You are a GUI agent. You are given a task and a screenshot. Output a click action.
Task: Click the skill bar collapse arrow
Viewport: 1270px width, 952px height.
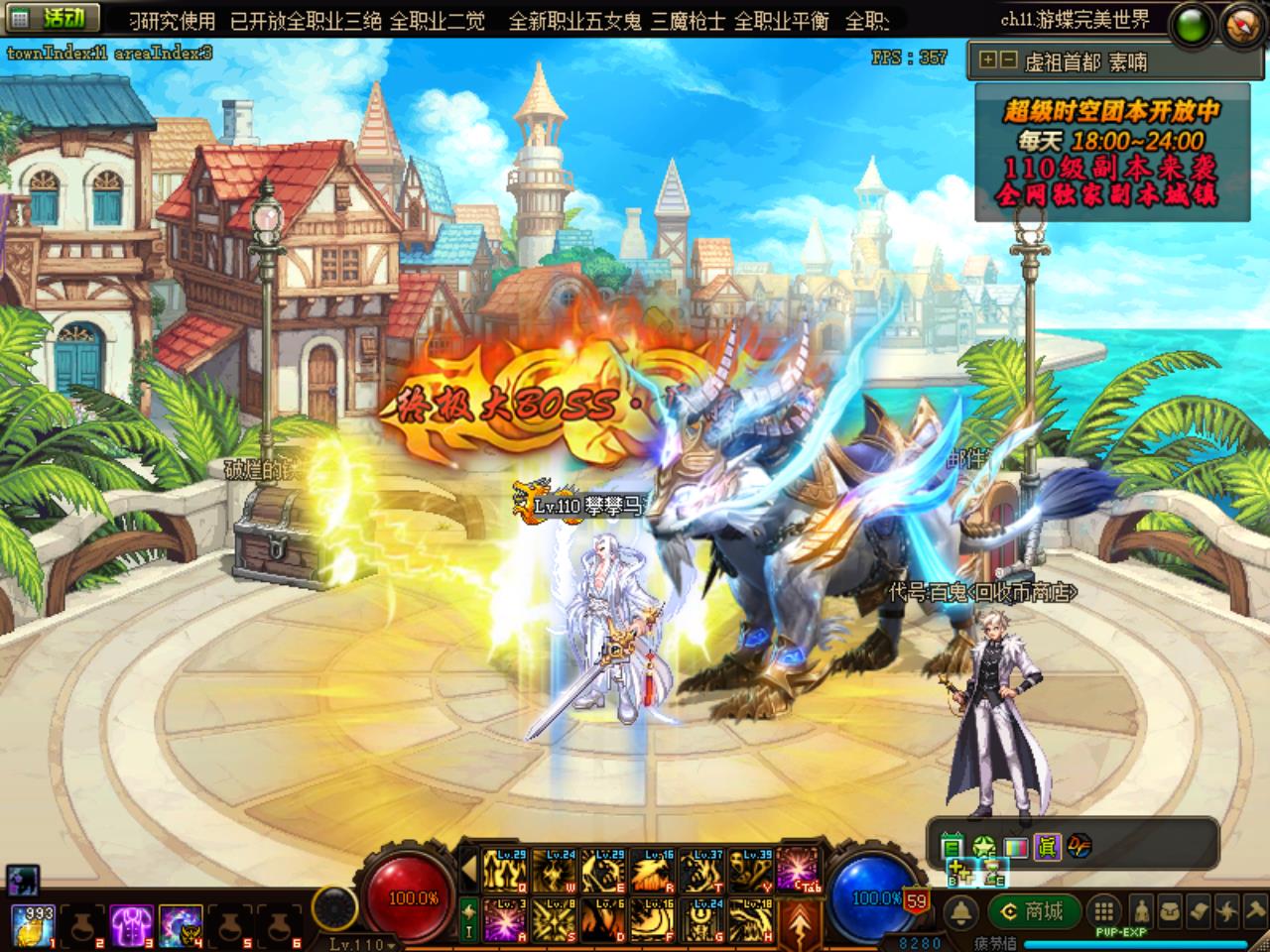click(x=469, y=871)
